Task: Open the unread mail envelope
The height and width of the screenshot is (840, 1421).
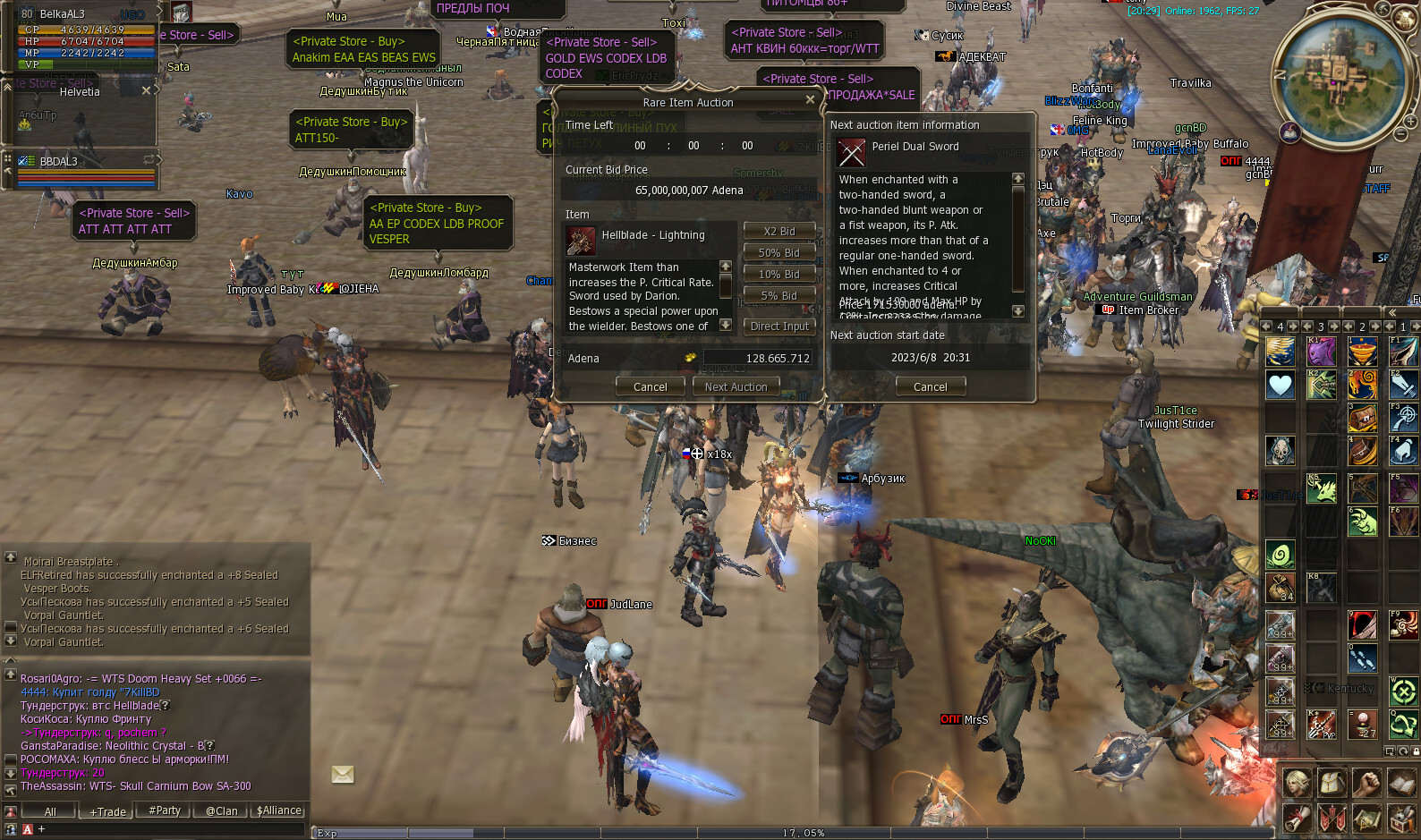Action: click(343, 774)
